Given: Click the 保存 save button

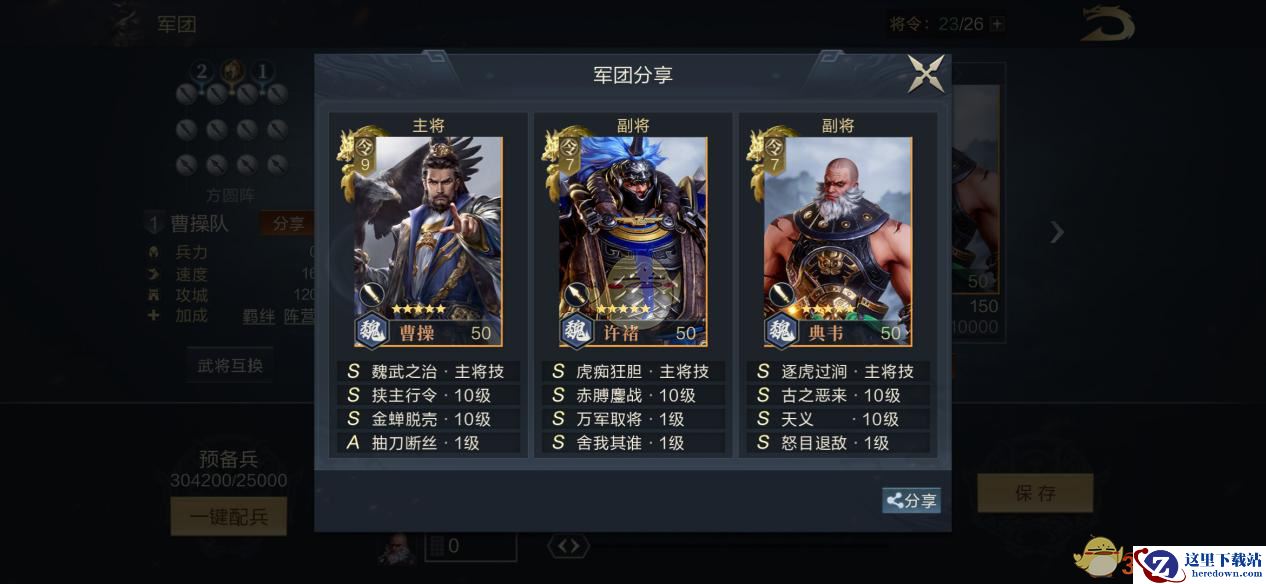Looking at the screenshot, I should [x=1035, y=493].
